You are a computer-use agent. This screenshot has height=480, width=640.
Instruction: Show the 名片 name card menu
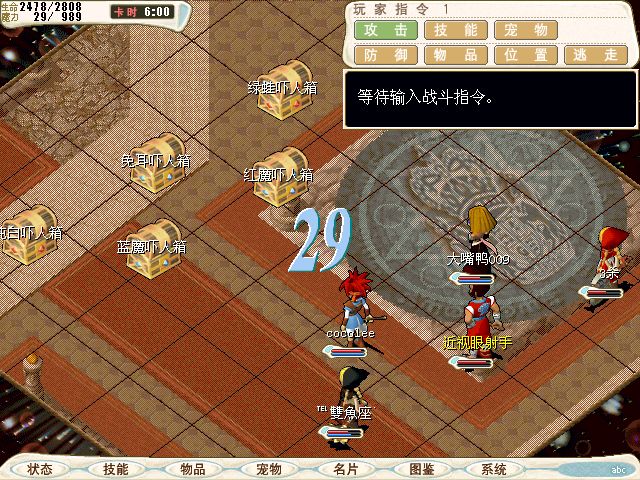345,469
